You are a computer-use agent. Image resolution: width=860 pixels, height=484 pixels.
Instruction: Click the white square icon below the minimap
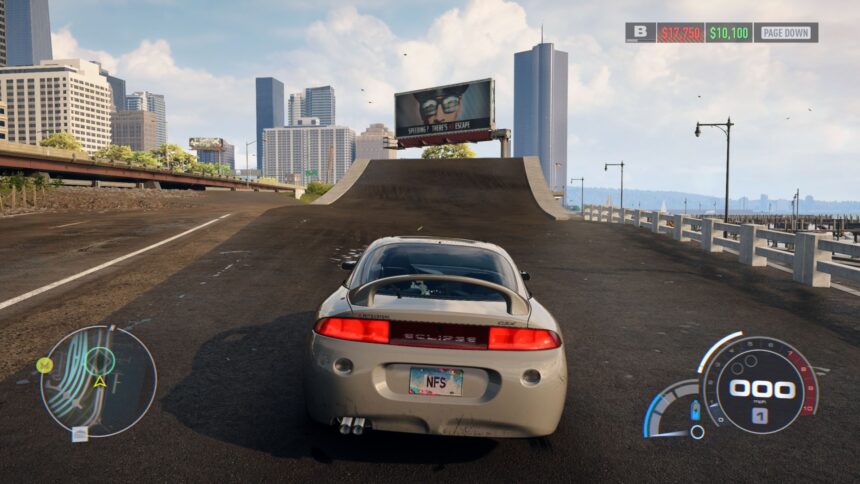coord(80,434)
